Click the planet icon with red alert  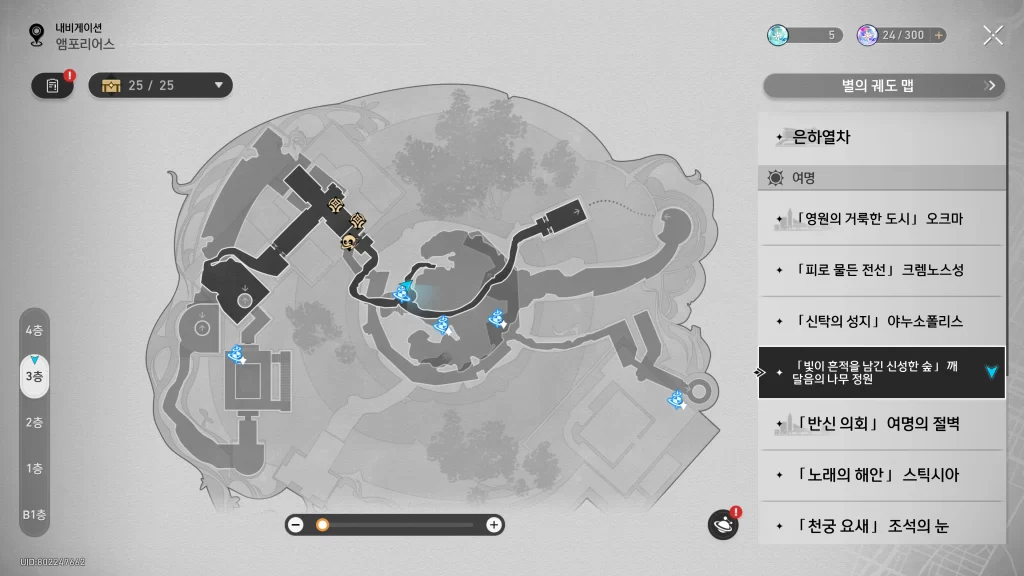(x=722, y=524)
